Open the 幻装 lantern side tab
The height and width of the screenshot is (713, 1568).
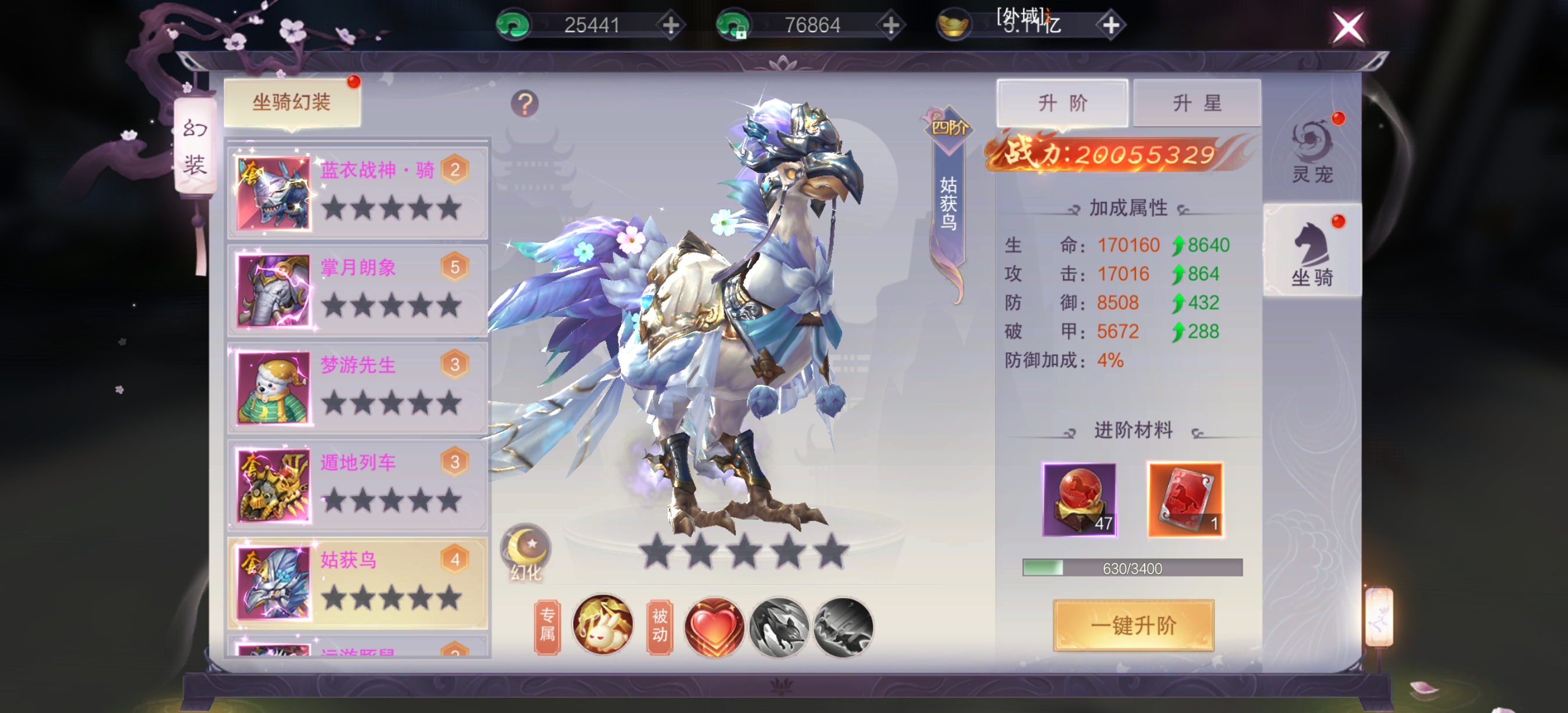(195, 147)
